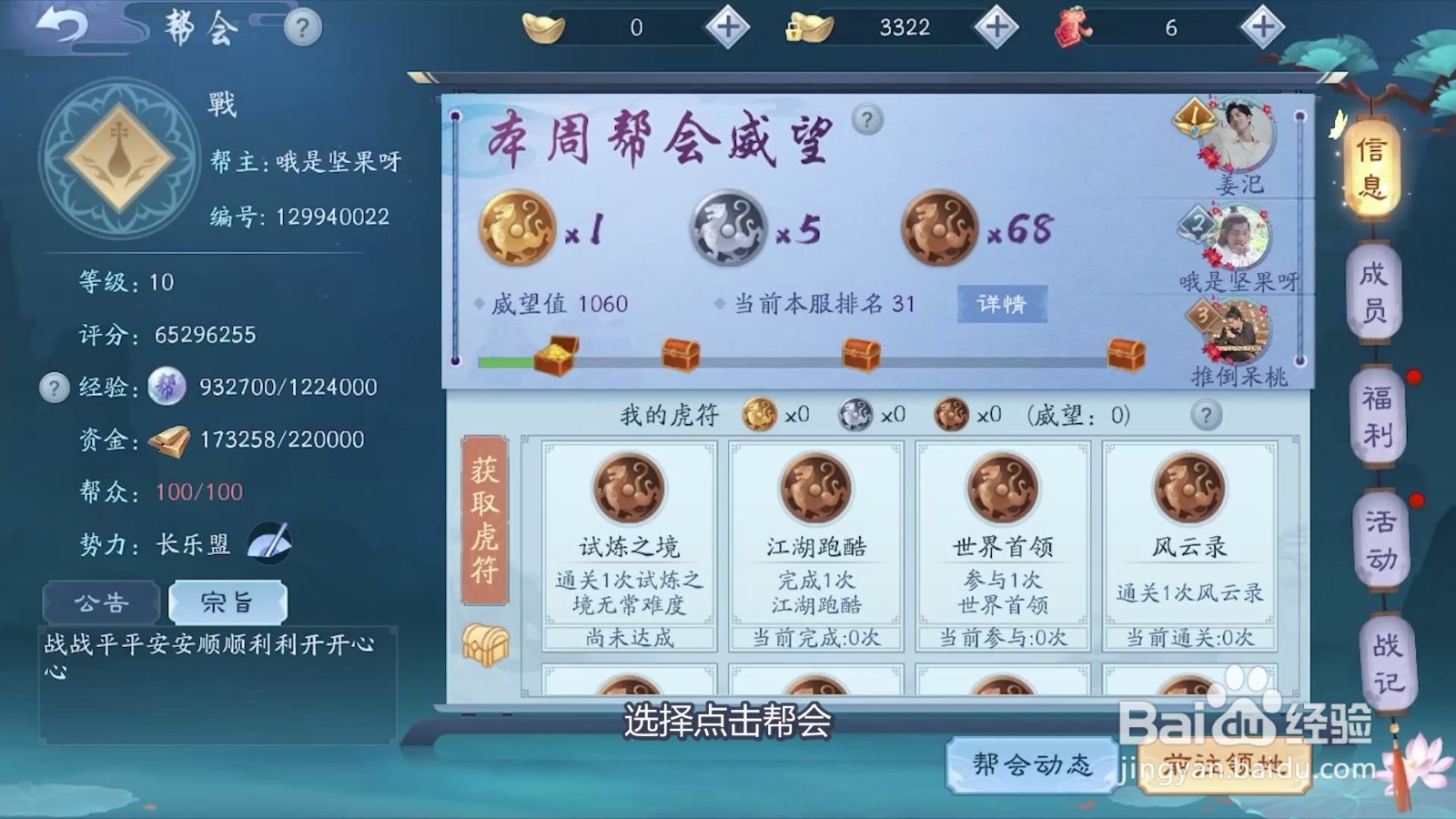The image size is (1456, 819).
Task: Click the plus beside the 3322 currency
Action: [996, 27]
